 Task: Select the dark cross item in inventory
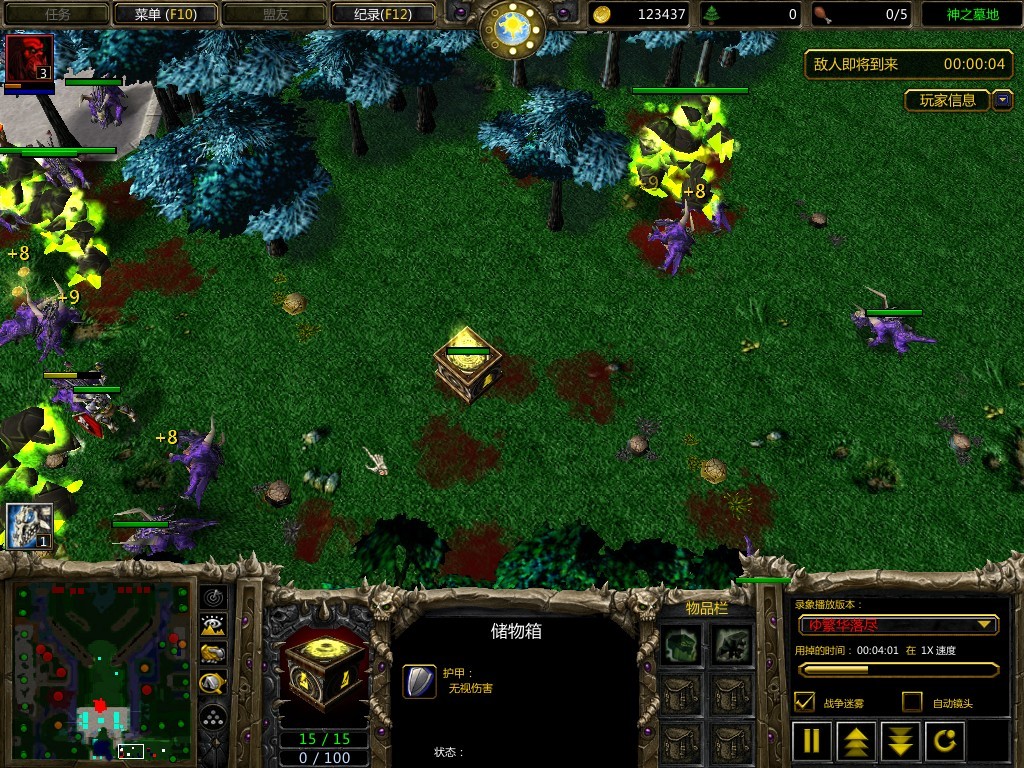[x=733, y=645]
